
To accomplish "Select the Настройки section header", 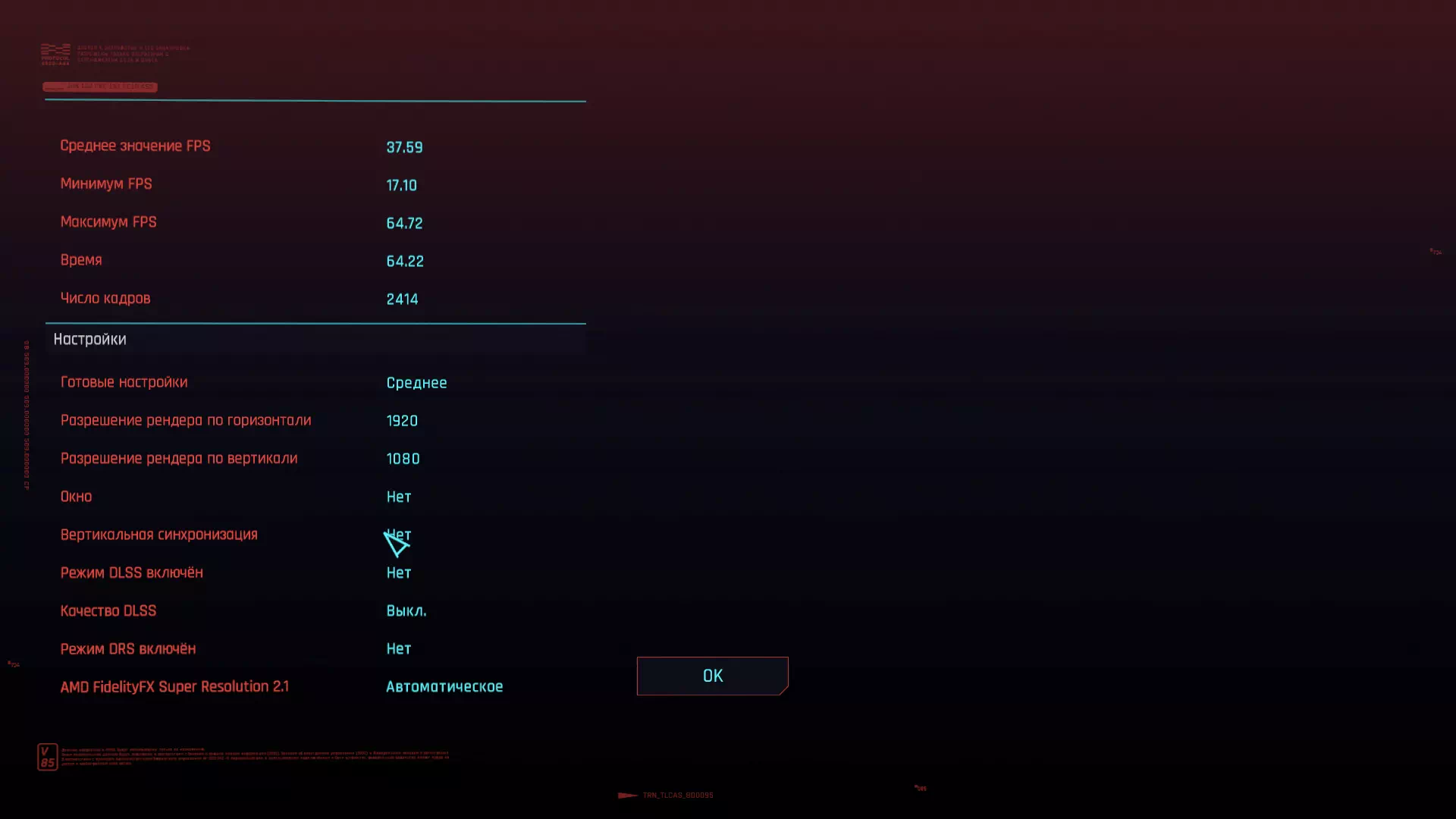I will [x=89, y=339].
